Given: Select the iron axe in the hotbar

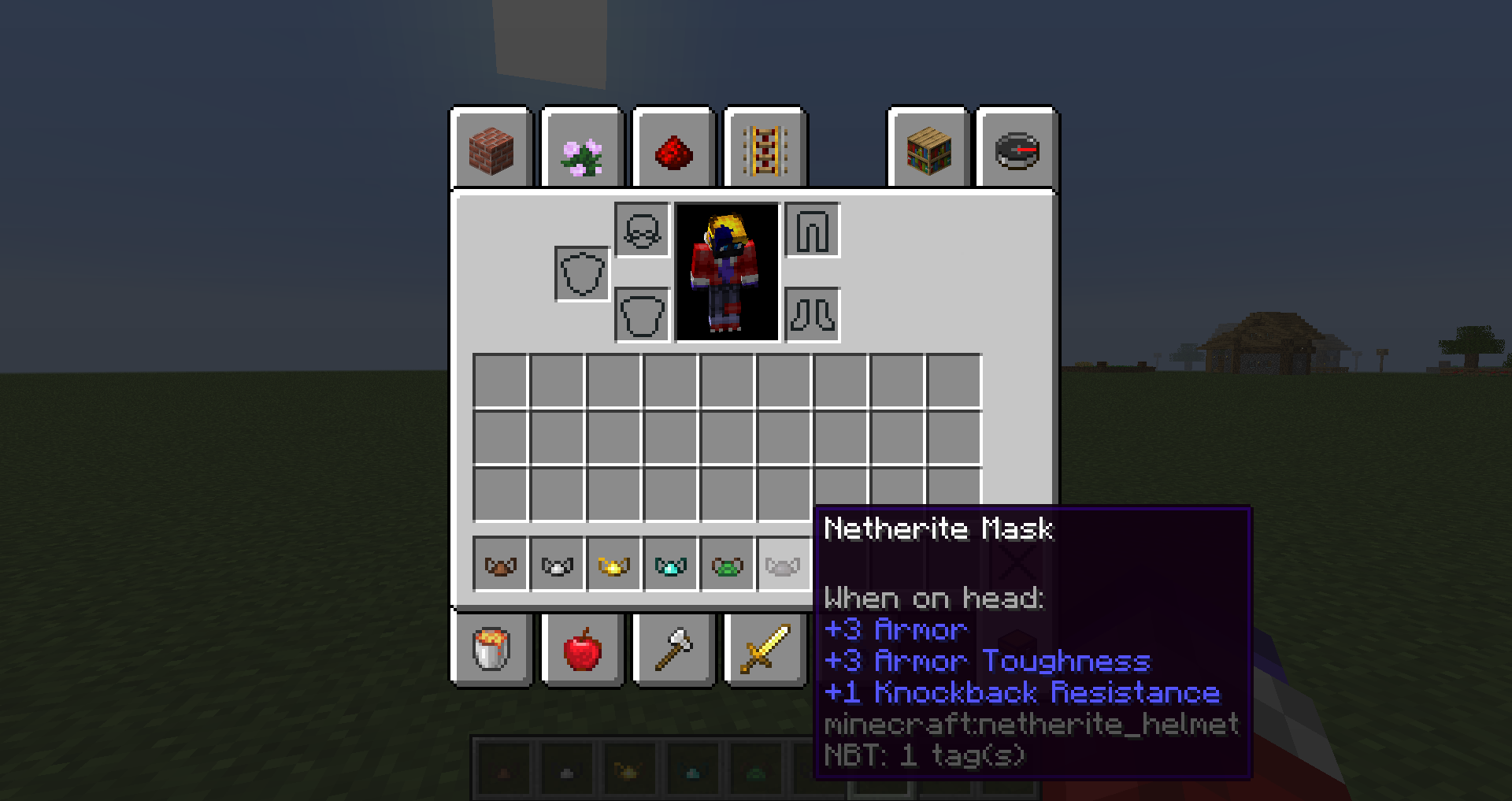Looking at the screenshot, I should tap(674, 650).
